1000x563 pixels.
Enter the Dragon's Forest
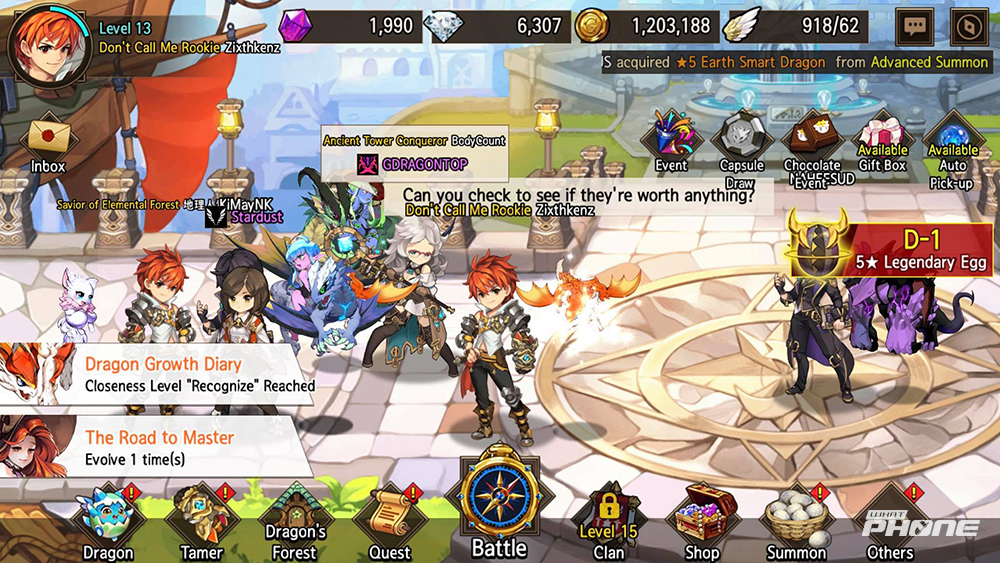click(294, 520)
